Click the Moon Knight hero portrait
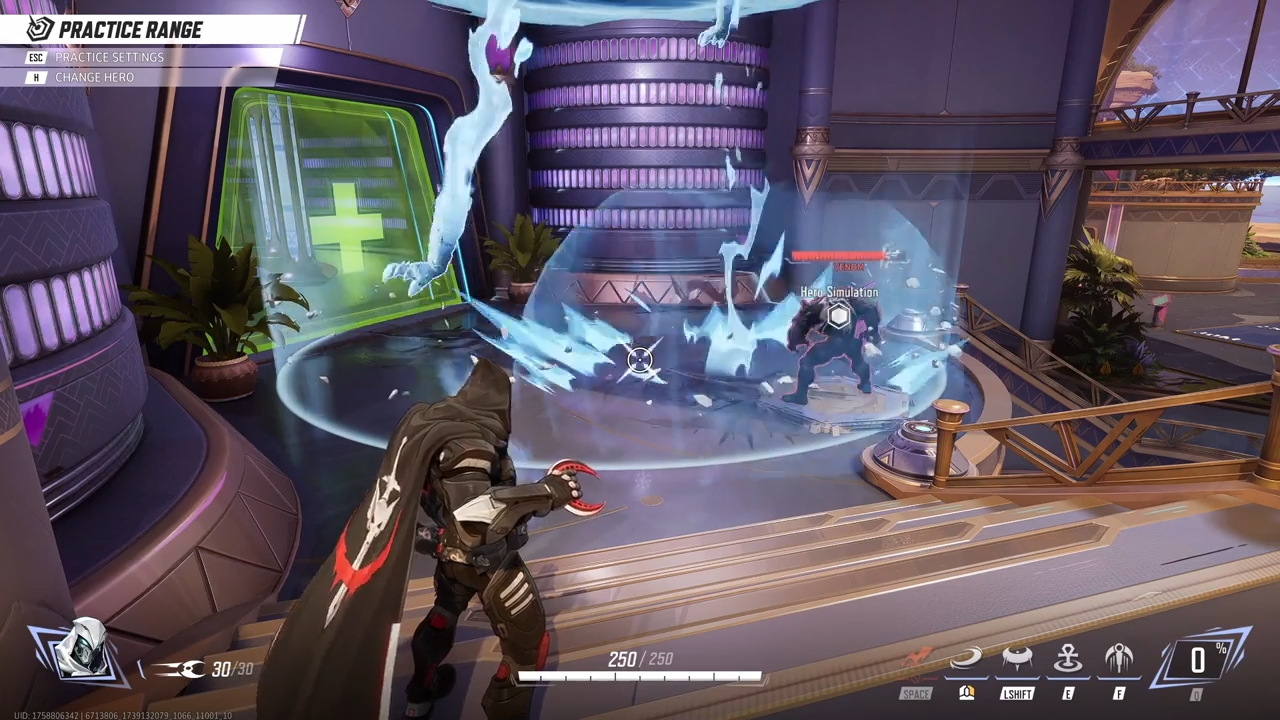1280x720 pixels. coord(80,651)
